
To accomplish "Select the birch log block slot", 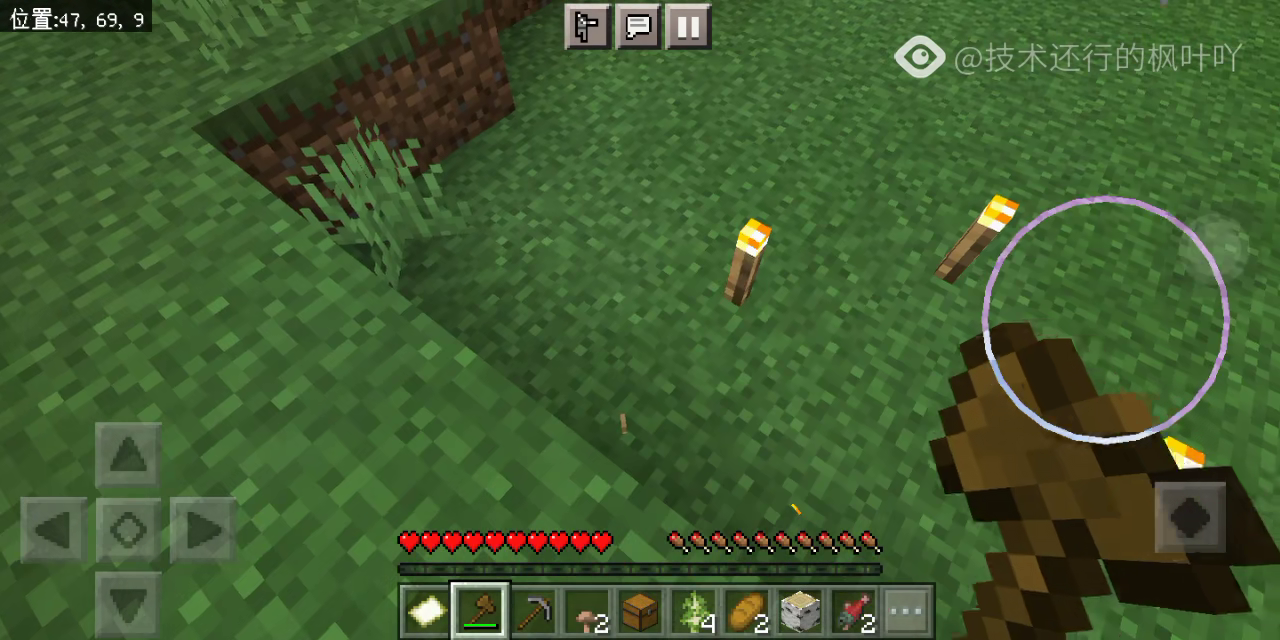I will point(800,610).
